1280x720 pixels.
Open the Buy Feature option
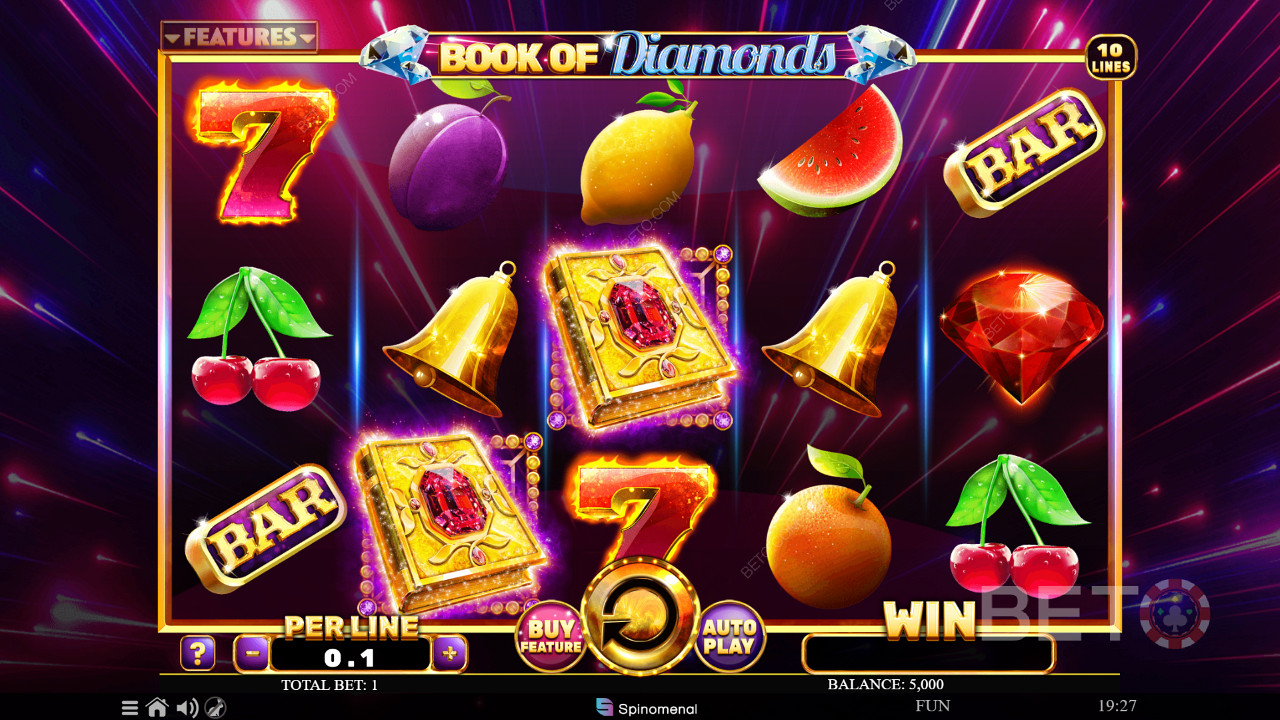point(551,636)
